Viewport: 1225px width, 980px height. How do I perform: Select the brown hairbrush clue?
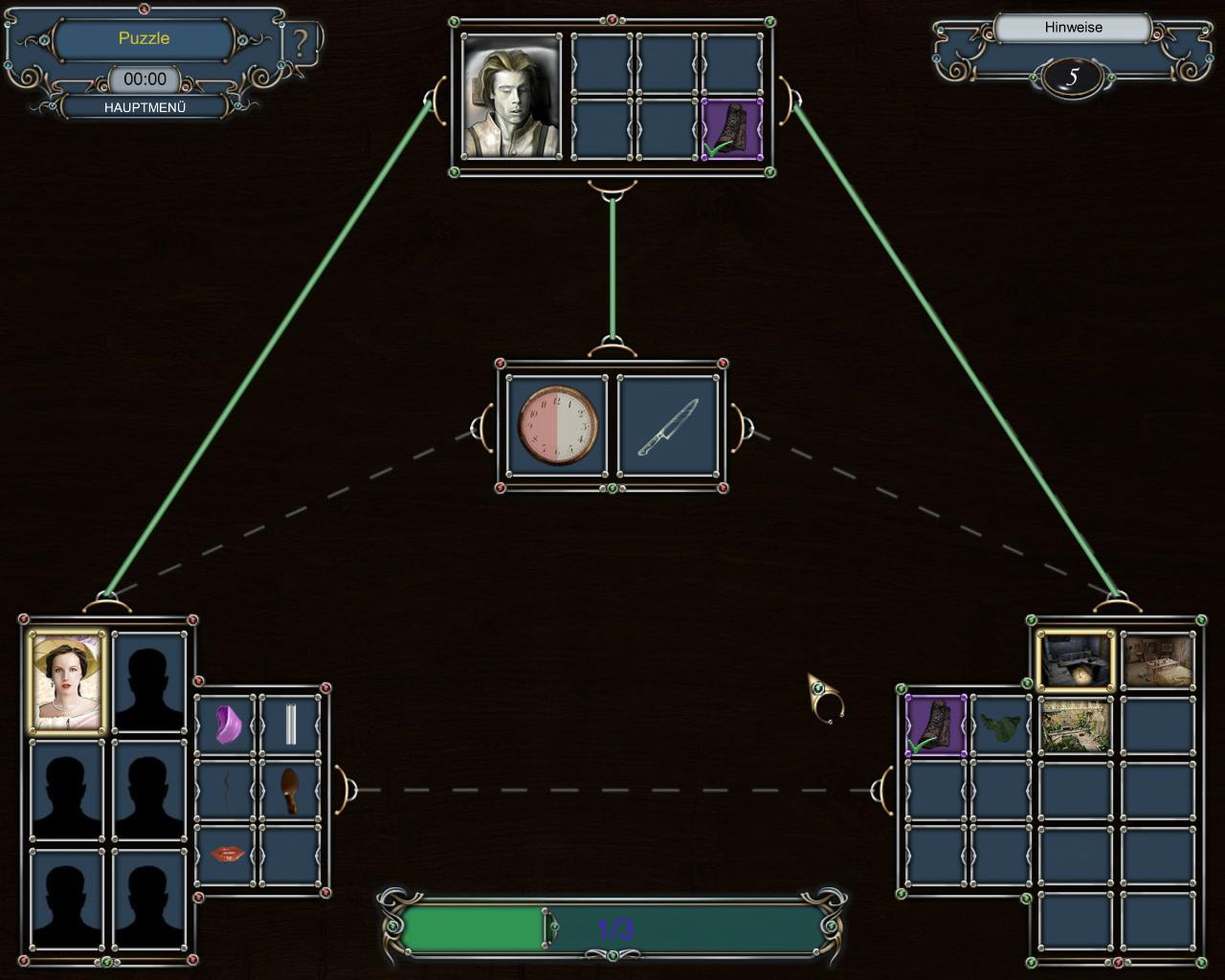tap(291, 790)
